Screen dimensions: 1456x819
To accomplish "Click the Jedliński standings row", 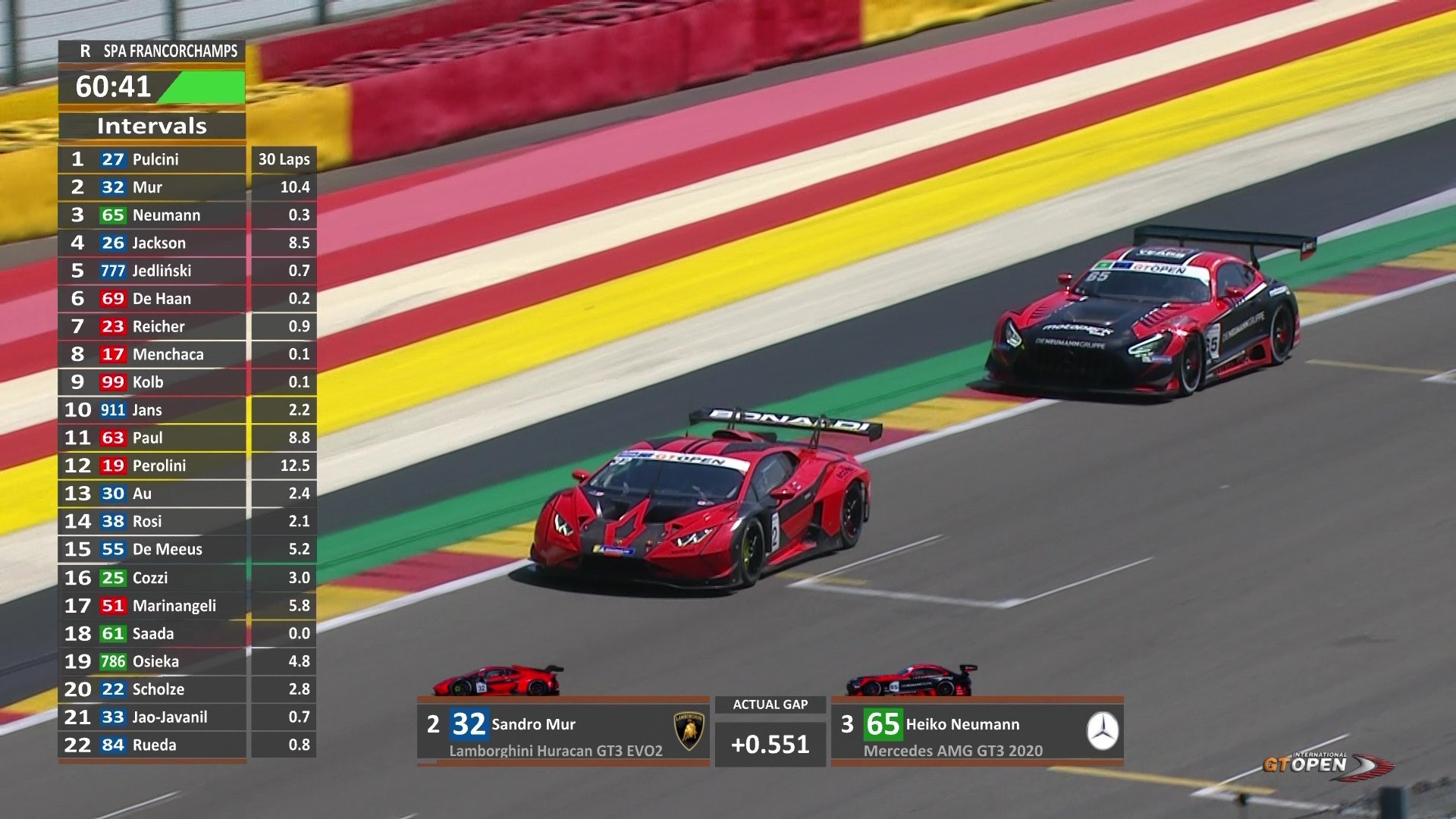I will pos(152,271).
